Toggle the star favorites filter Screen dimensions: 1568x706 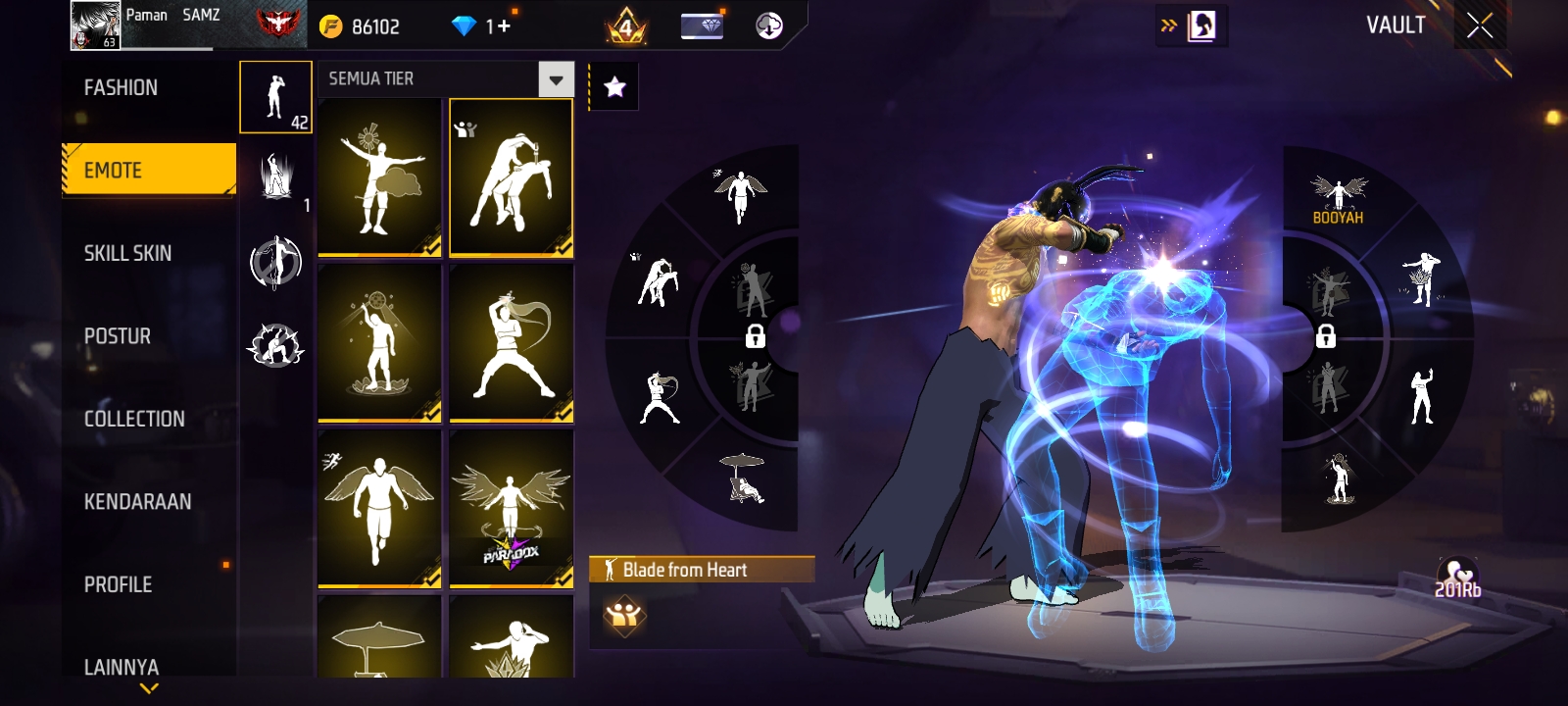(x=614, y=87)
